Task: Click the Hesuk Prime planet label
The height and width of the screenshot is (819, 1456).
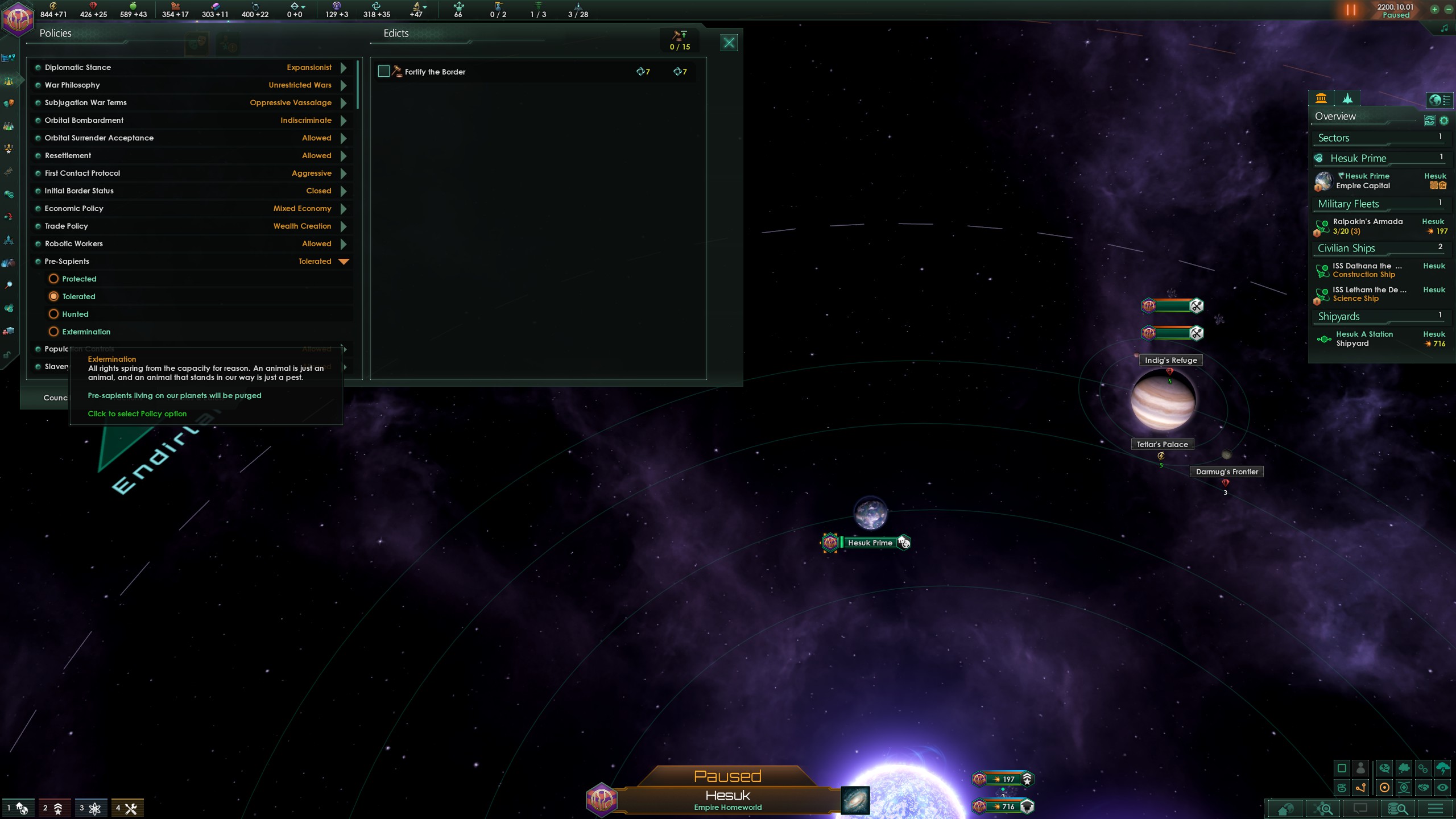Action: point(870,543)
